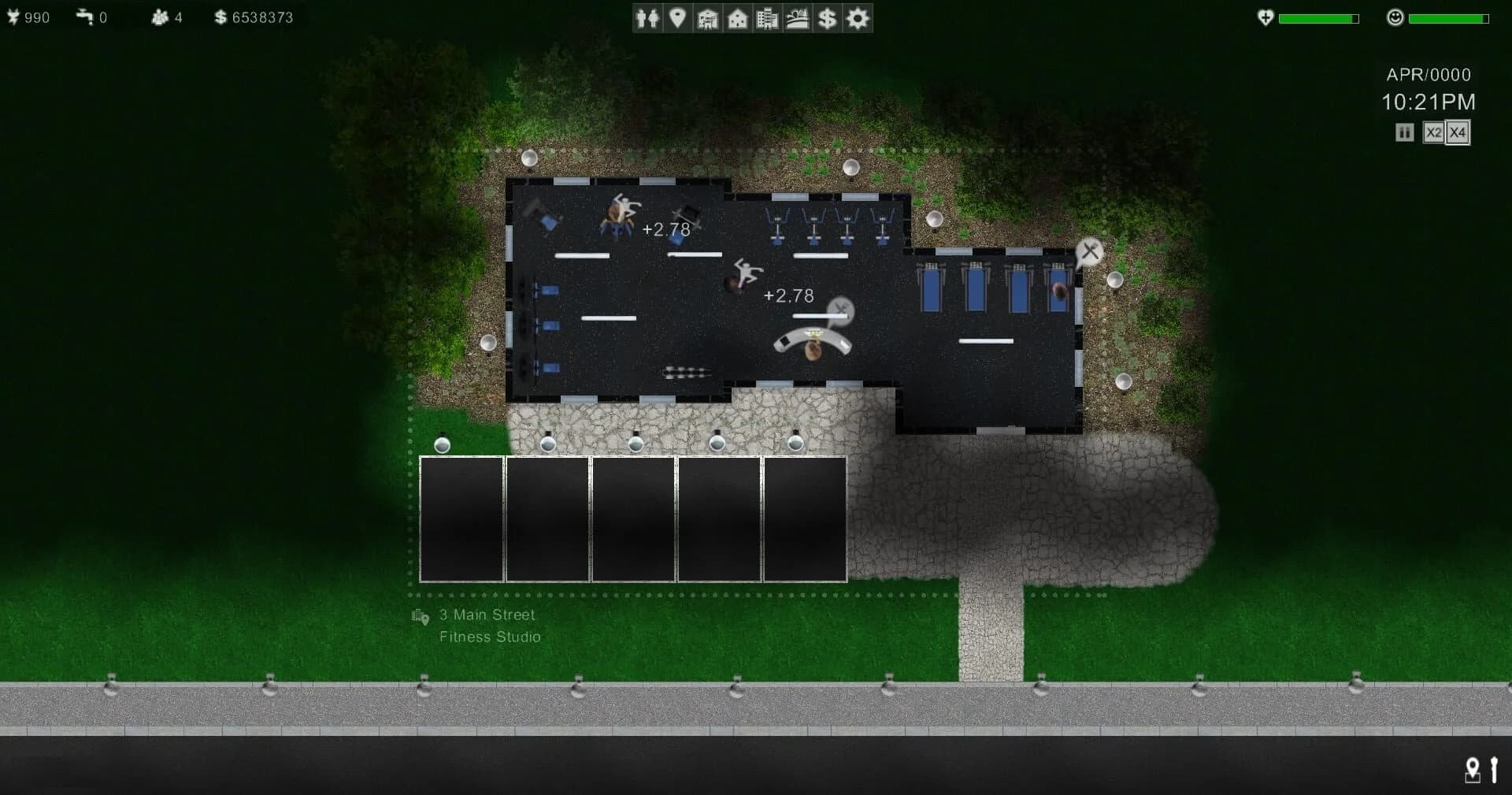The image size is (1512, 795).
Task: Click the money balance 6538373 display
Action: click(254, 17)
